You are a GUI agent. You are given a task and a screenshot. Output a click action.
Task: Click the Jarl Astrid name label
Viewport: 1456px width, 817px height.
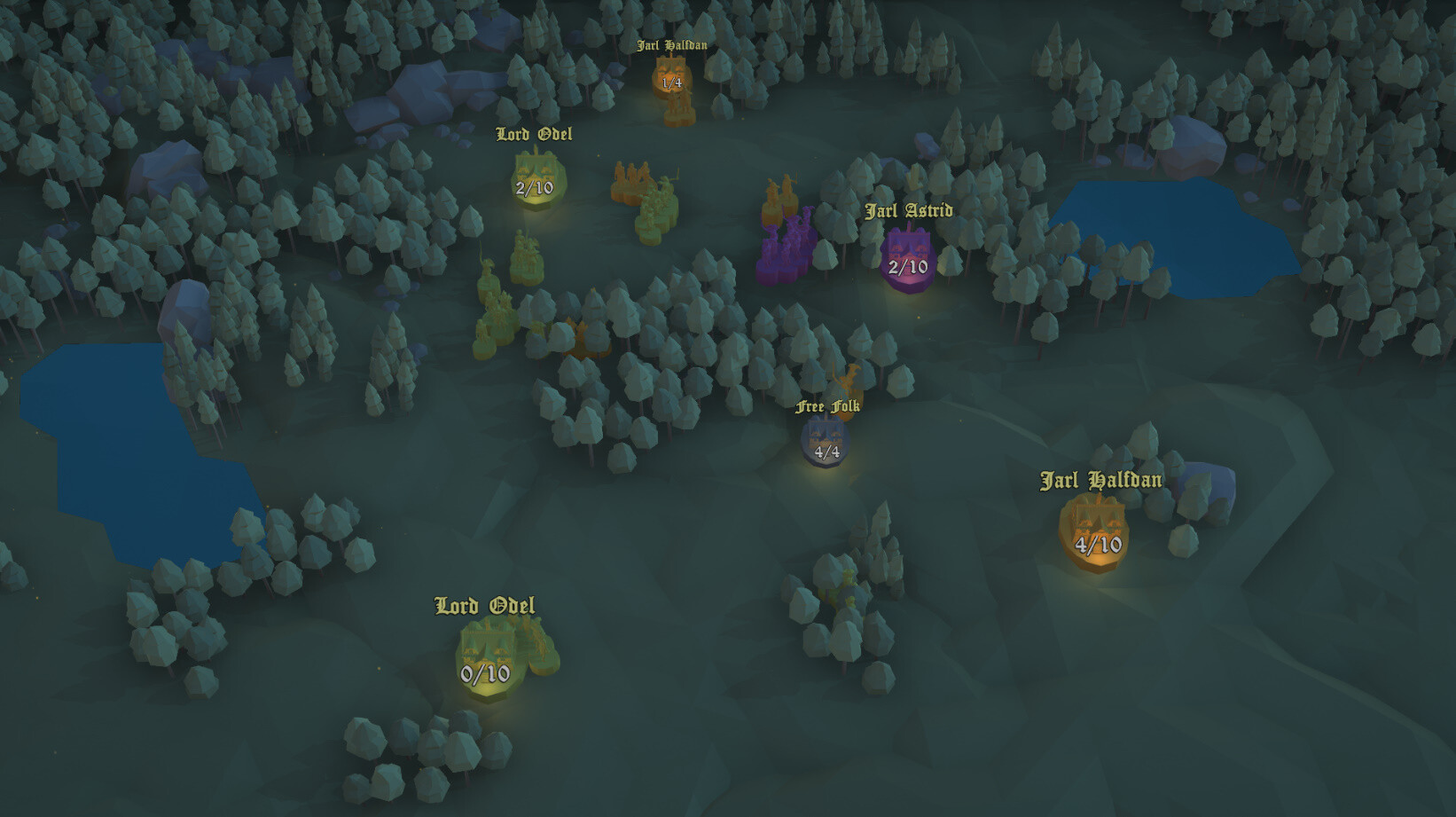[x=908, y=211]
